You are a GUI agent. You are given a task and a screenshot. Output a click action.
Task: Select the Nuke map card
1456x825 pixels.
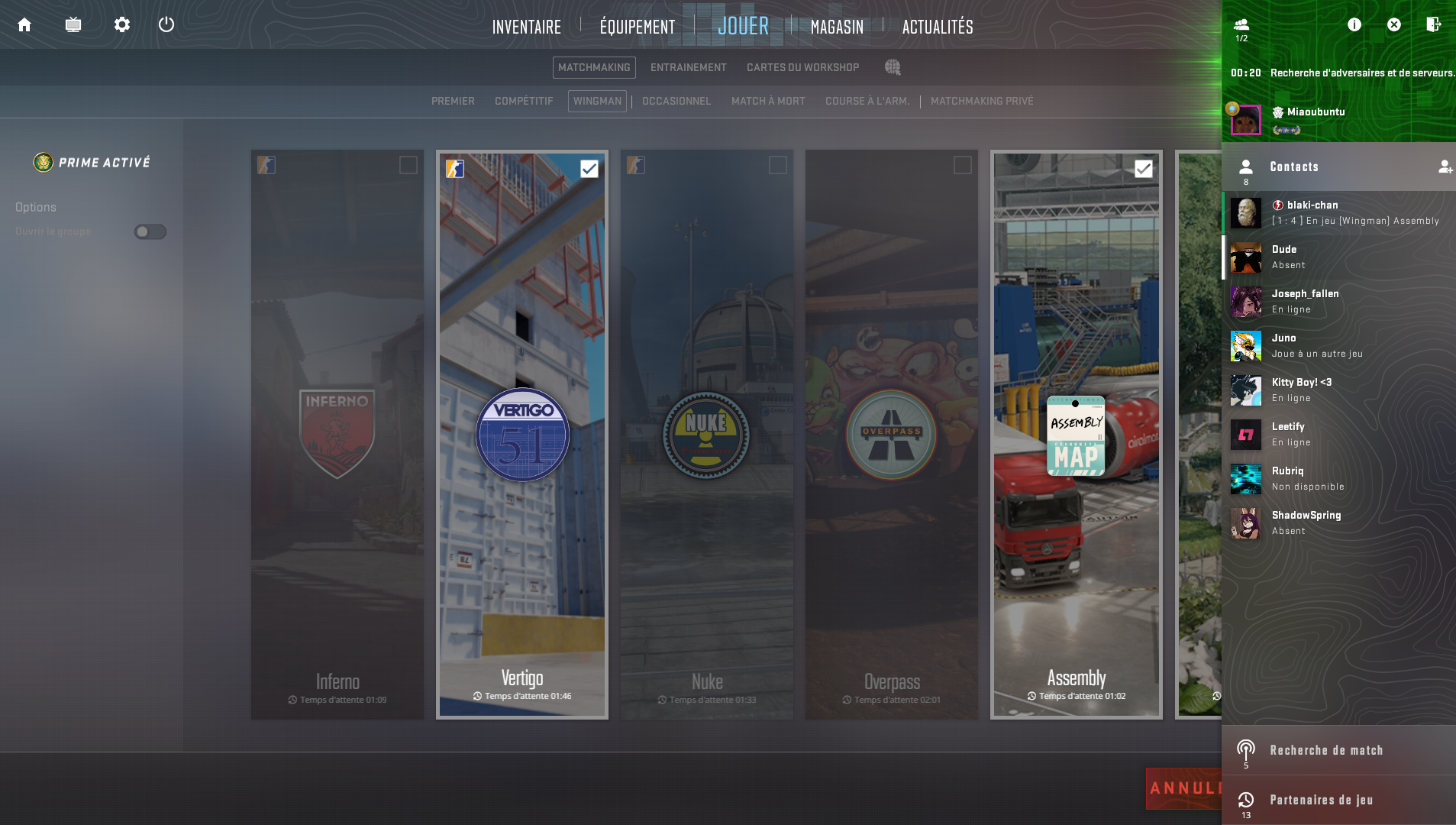(706, 434)
